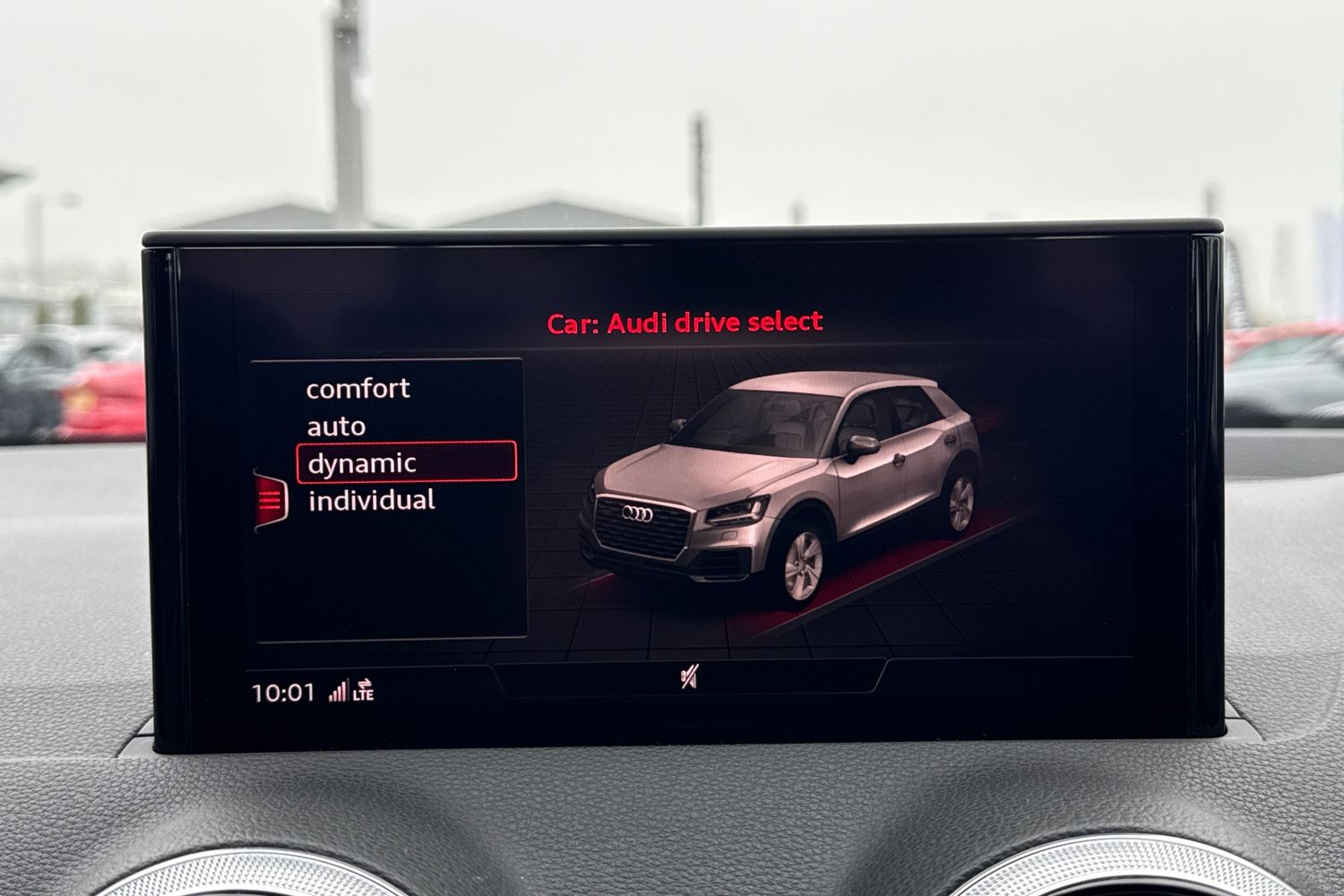Click the data transfer arrows above LTE
This screenshot has width=1344, height=896.
pos(364,683)
